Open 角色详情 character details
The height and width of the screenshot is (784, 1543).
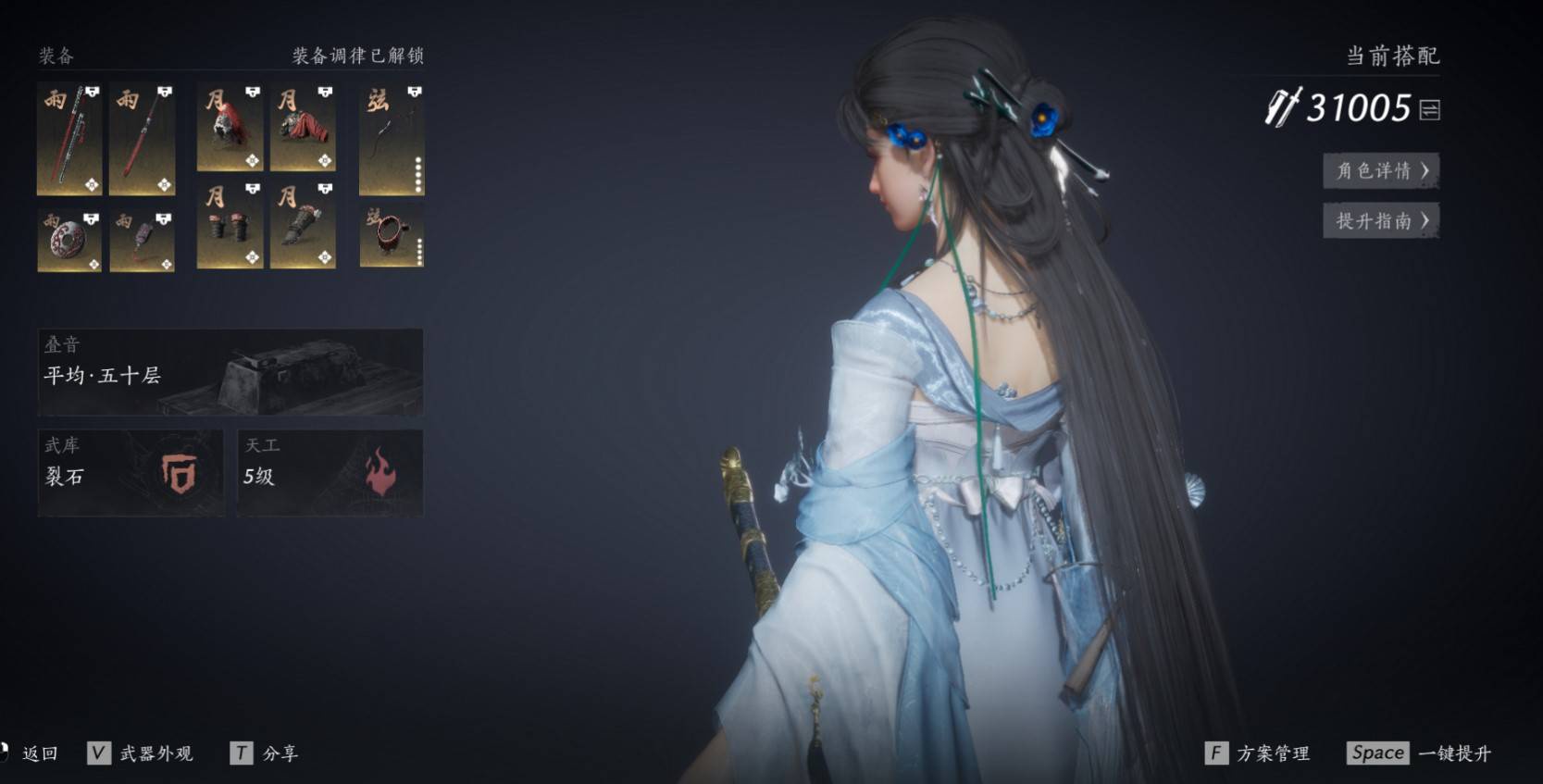click(1381, 170)
